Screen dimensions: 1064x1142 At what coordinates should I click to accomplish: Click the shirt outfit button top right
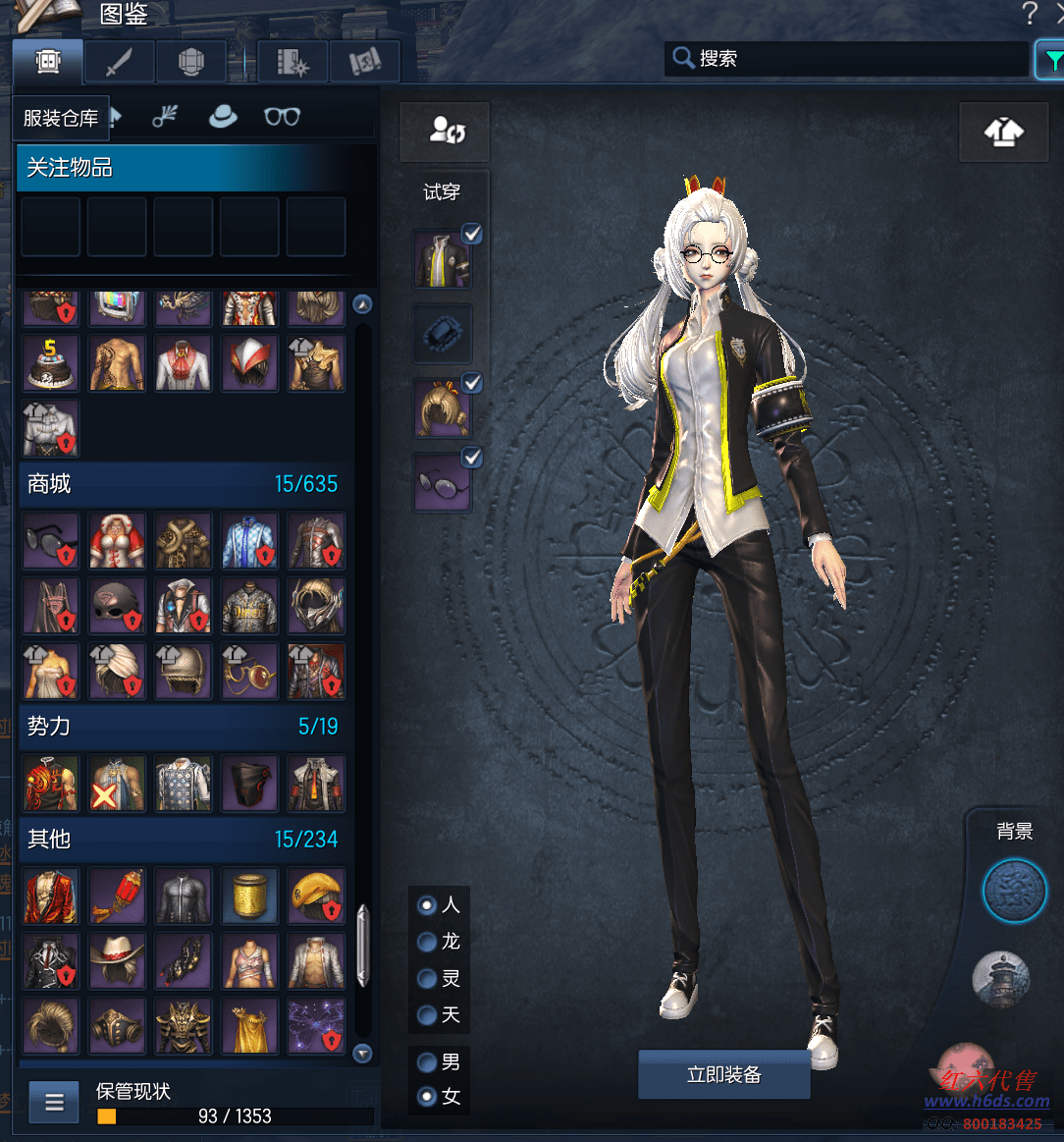pyautogui.click(x=1003, y=133)
